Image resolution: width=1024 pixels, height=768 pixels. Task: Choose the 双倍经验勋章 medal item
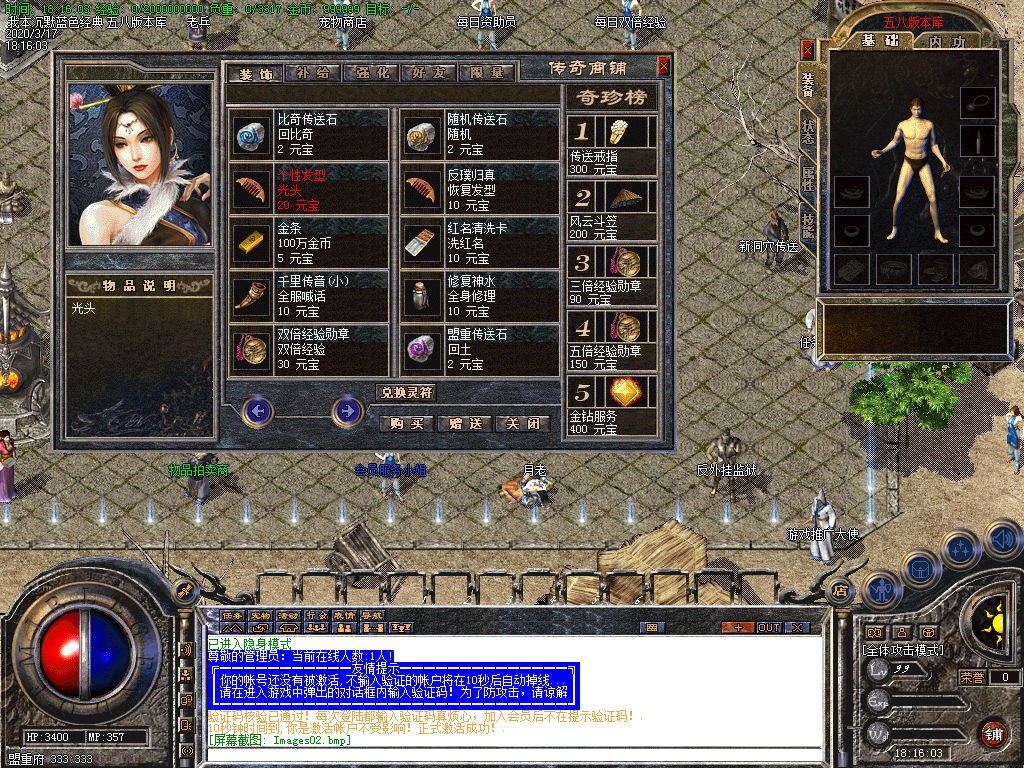tap(308, 350)
